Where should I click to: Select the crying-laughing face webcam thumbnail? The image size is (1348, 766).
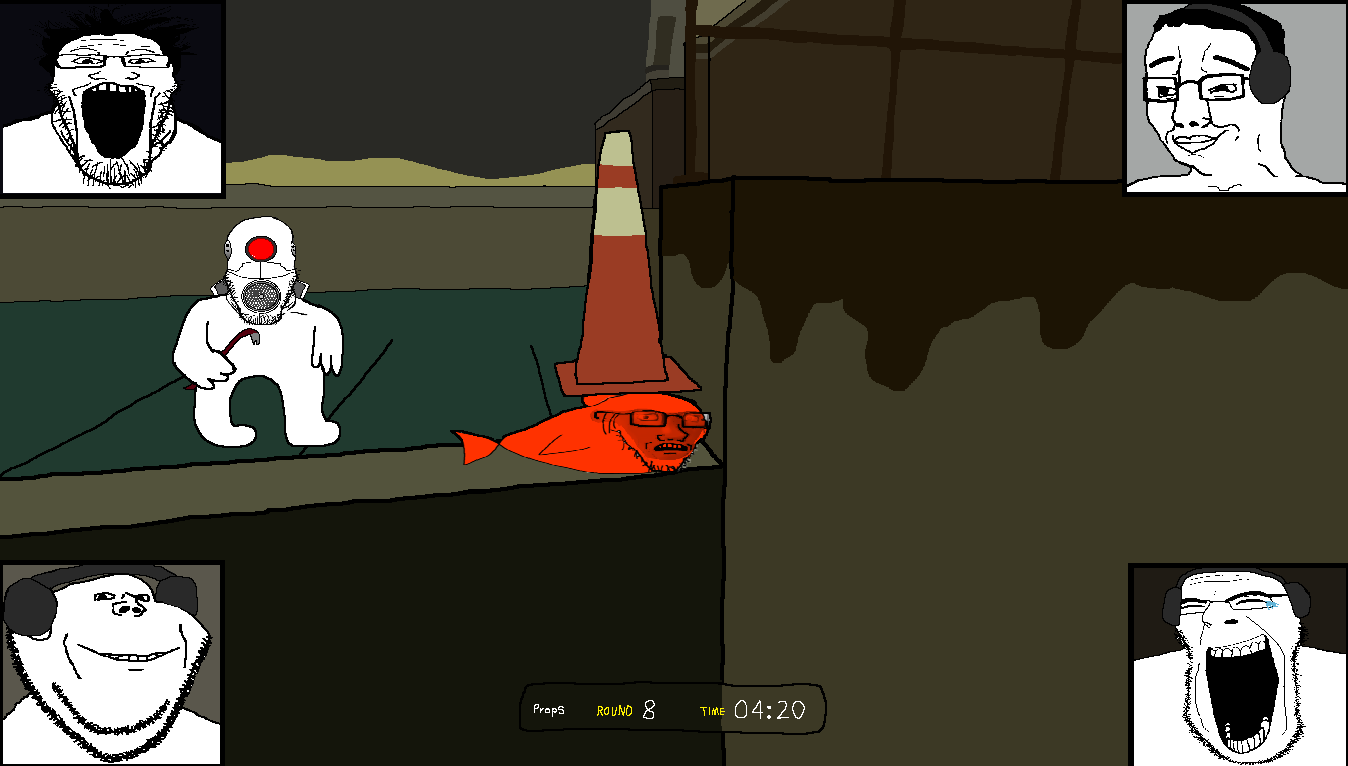pos(1238,664)
